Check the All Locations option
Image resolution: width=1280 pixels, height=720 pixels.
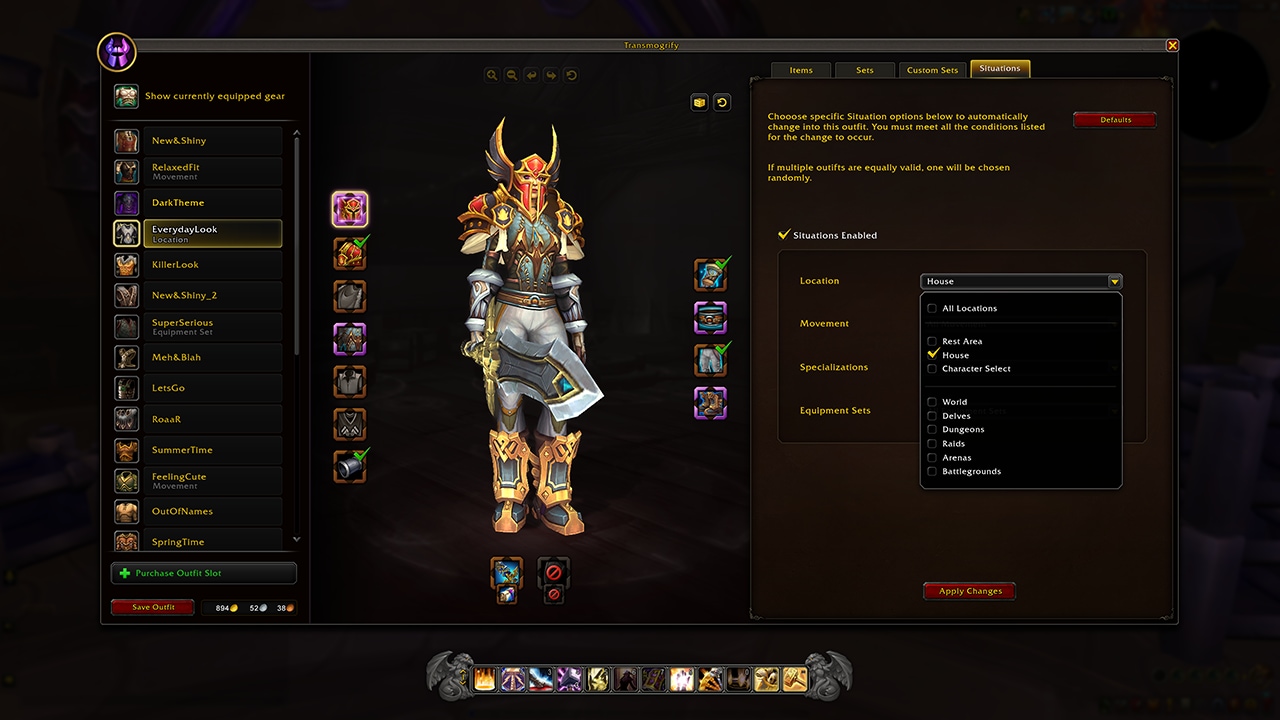tap(932, 309)
